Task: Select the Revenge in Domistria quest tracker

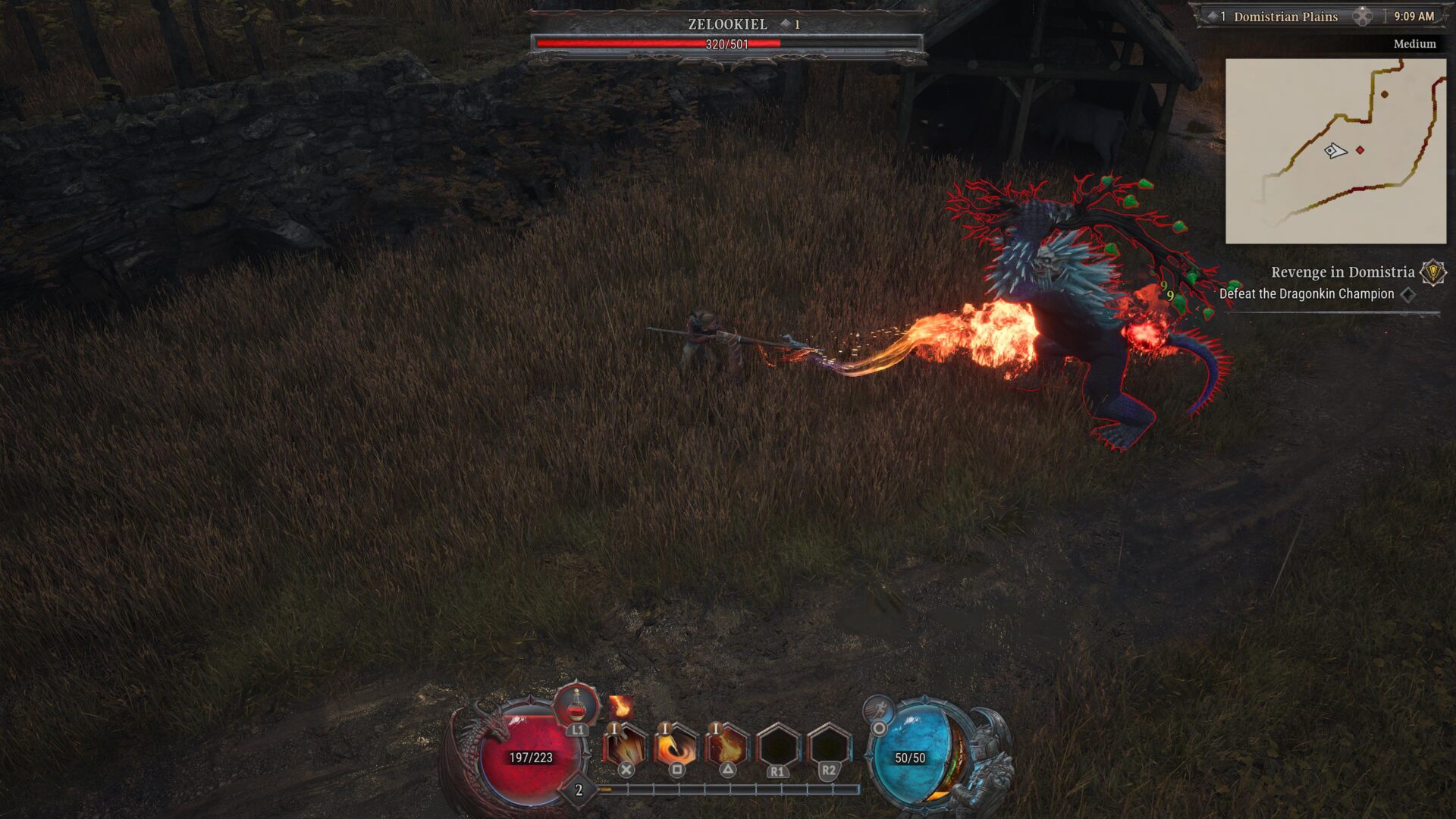Action: pos(1342,272)
